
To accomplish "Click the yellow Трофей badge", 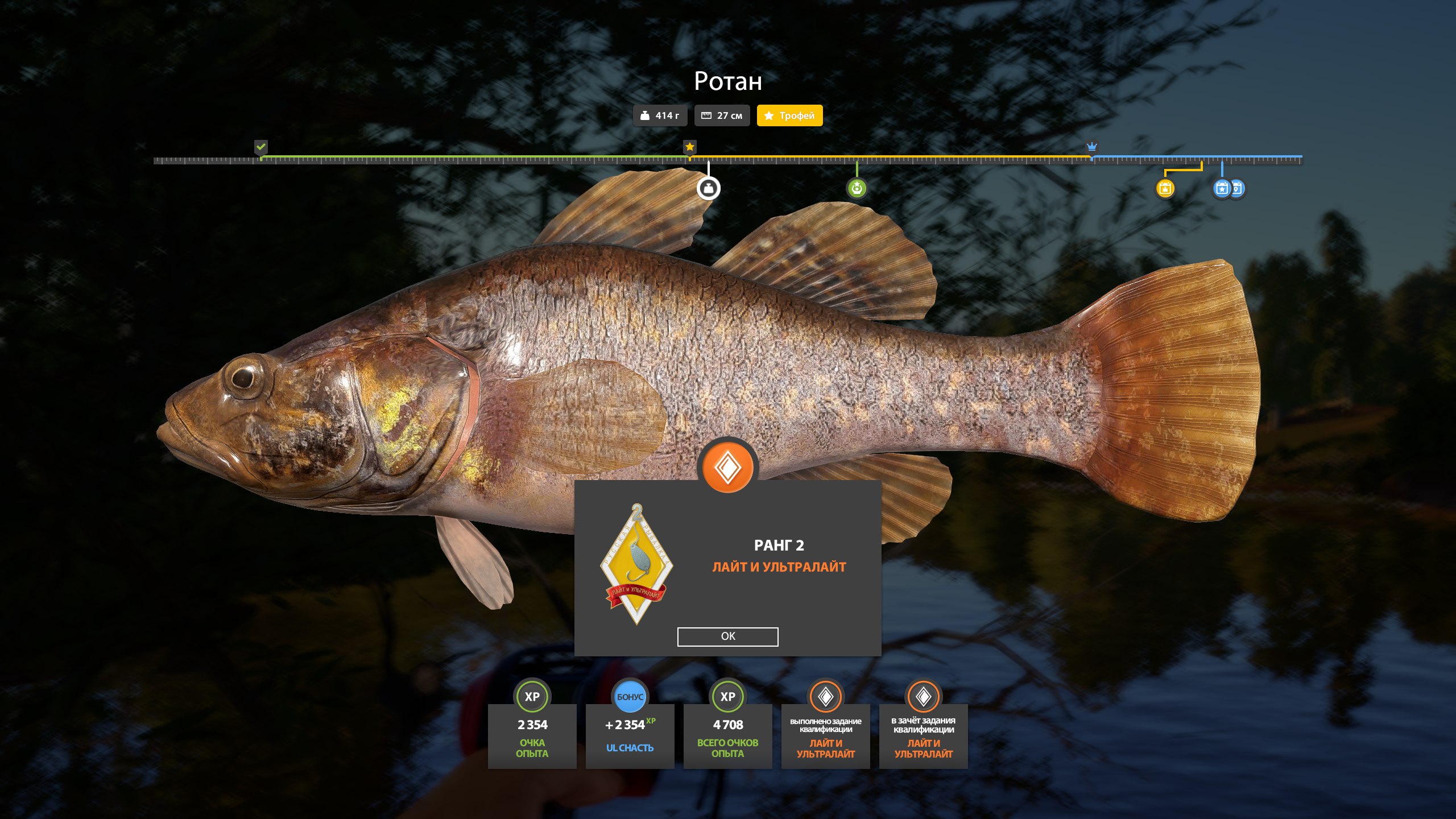I will pyautogui.click(x=789, y=115).
